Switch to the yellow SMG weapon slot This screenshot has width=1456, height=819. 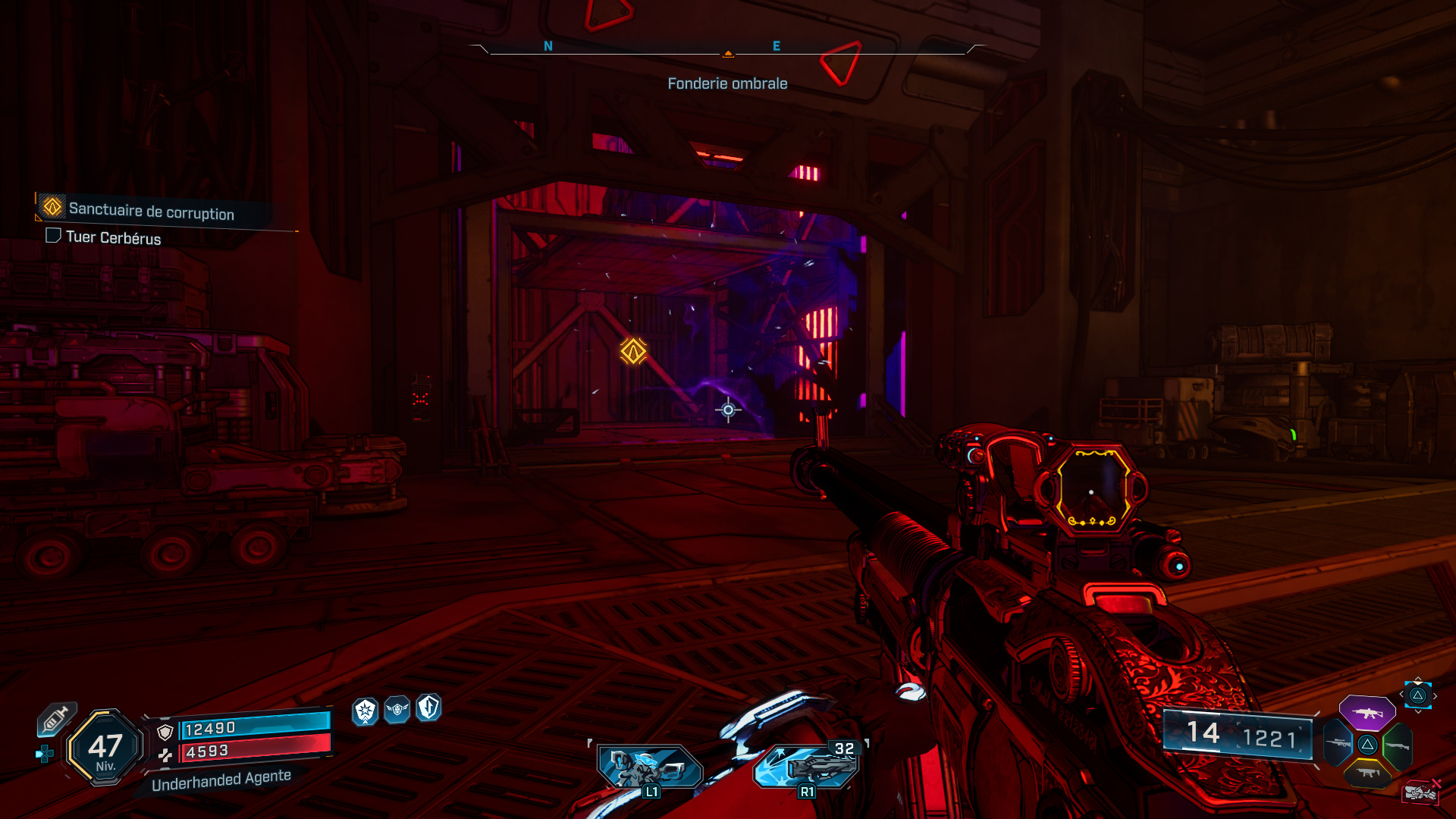(x=1367, y=773)
